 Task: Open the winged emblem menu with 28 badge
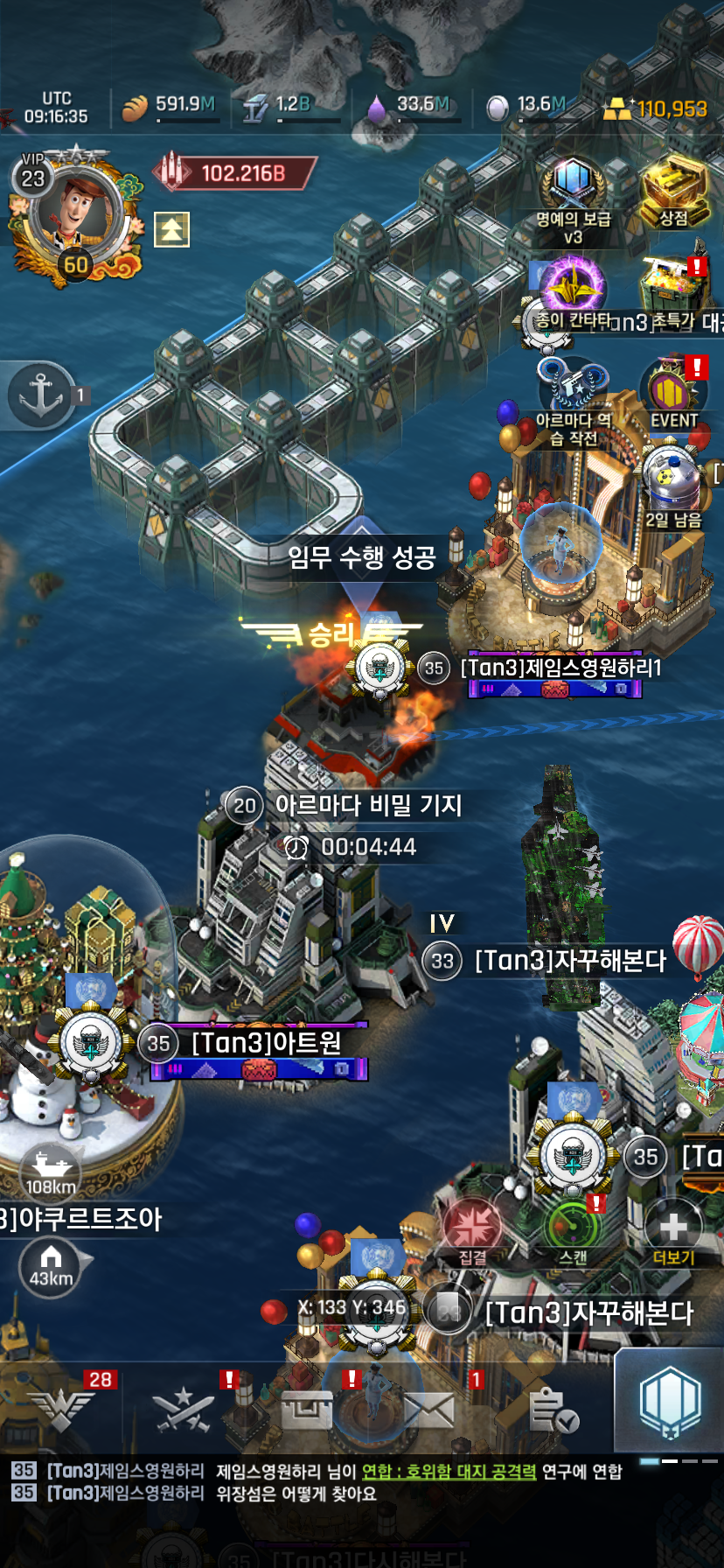point(61,1409)
